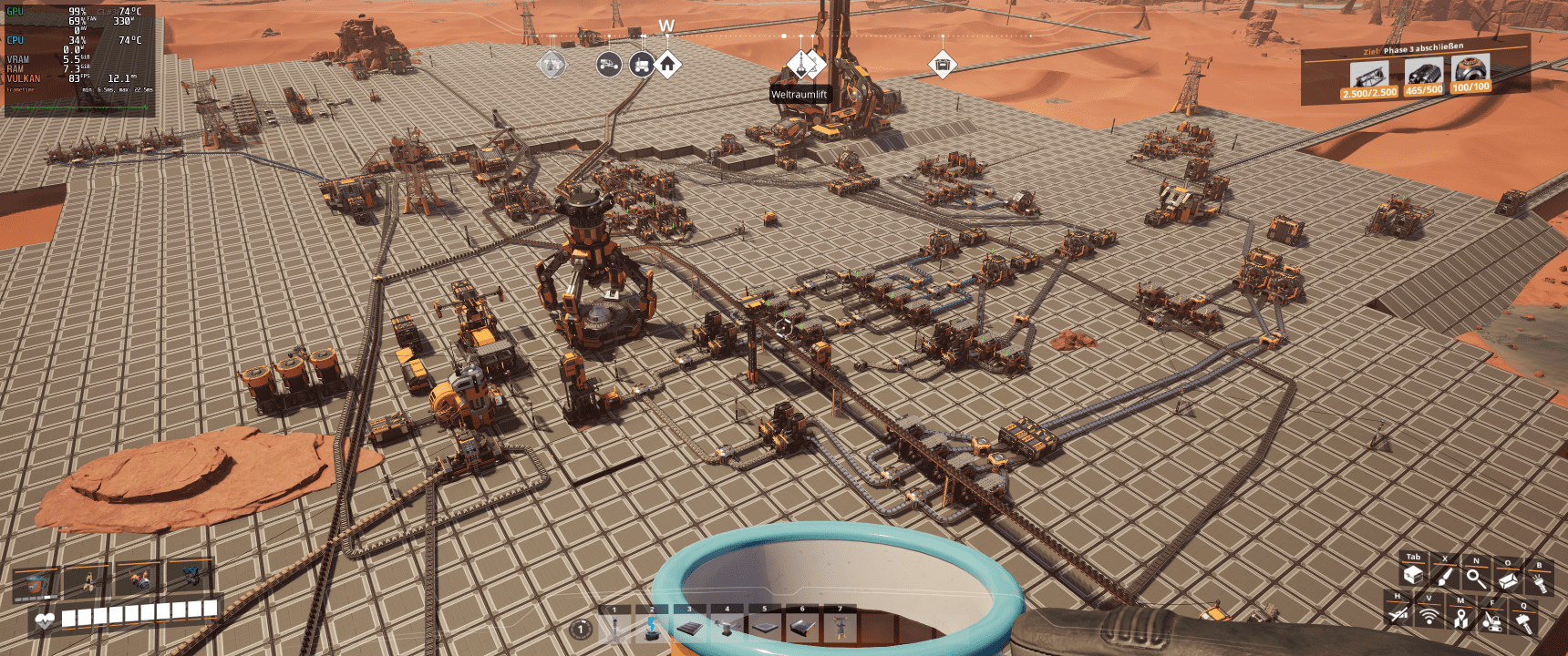Open the map with the pin icon
Viewport: 1568px width, 656px height.
pos(1460,619)
